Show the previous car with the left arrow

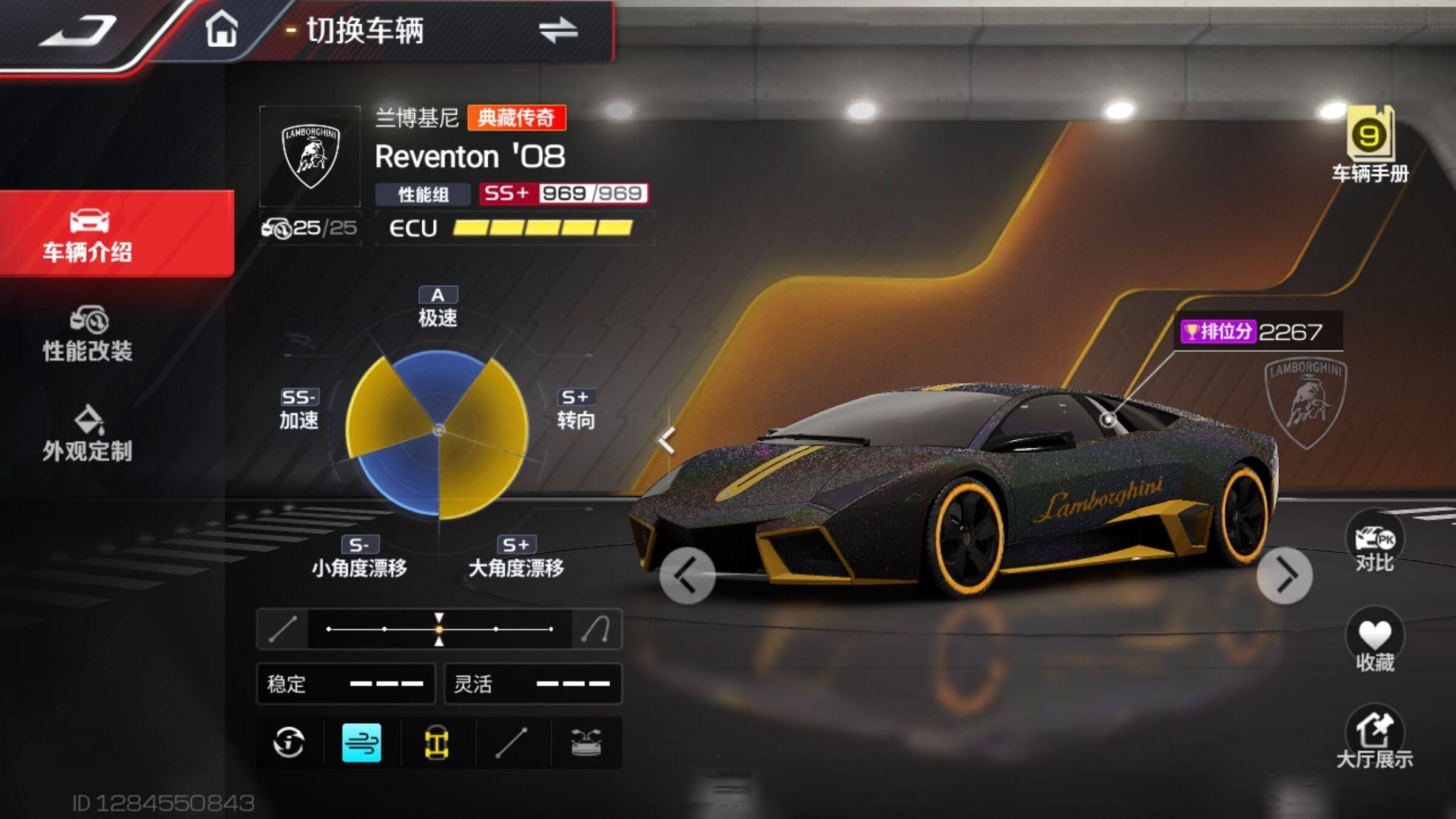(x=687, y=575)
